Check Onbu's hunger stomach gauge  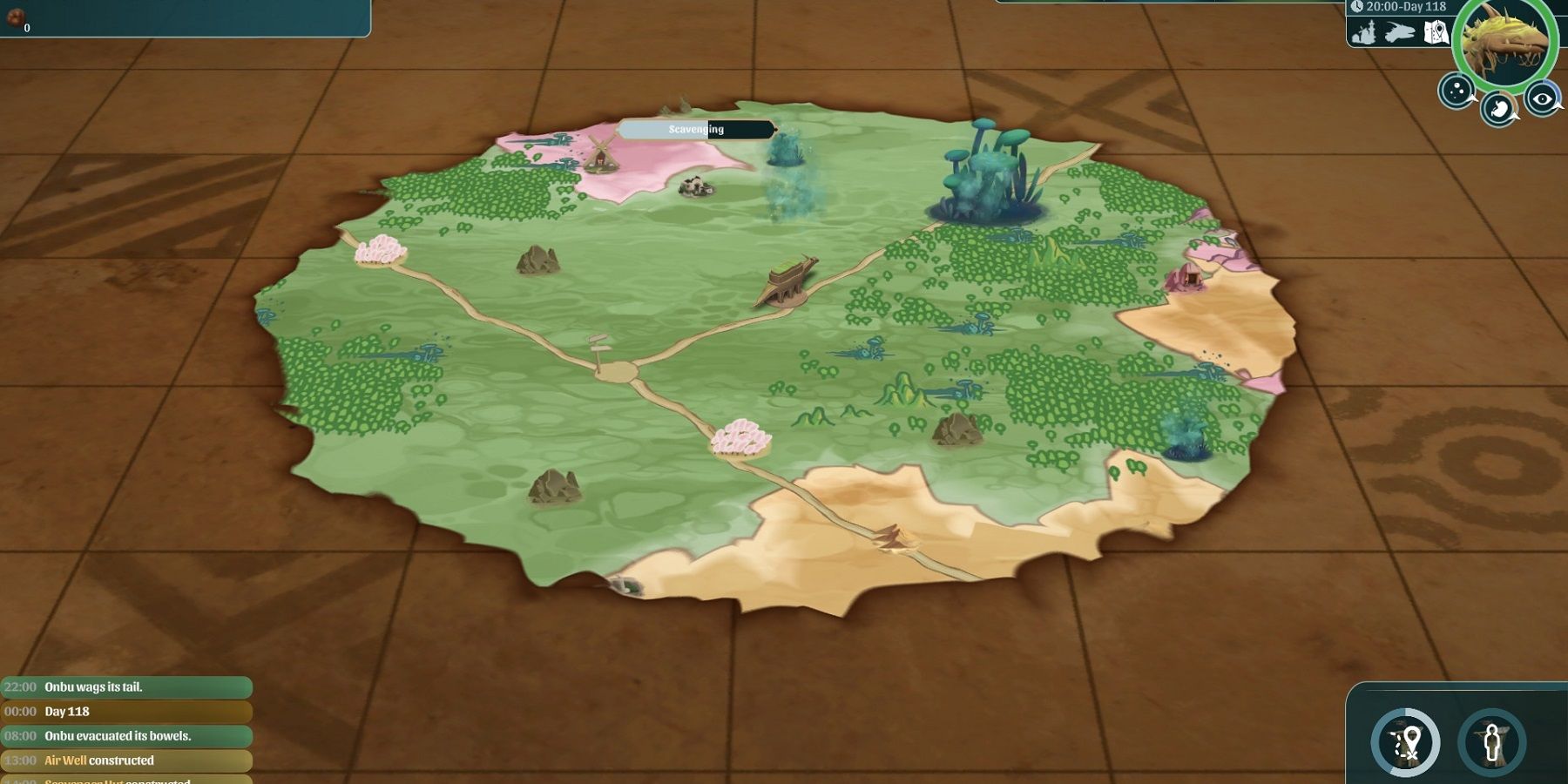click(x=1498, y=106)
